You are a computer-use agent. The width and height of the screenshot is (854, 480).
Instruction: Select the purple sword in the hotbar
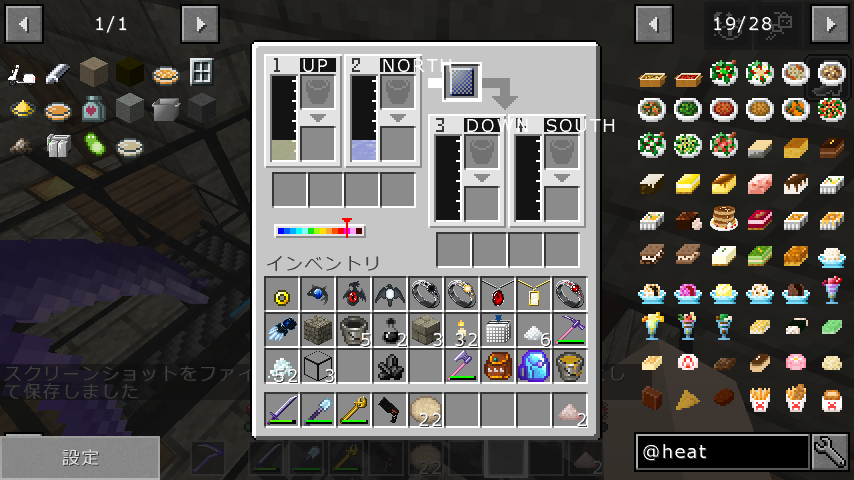[283, 410]
